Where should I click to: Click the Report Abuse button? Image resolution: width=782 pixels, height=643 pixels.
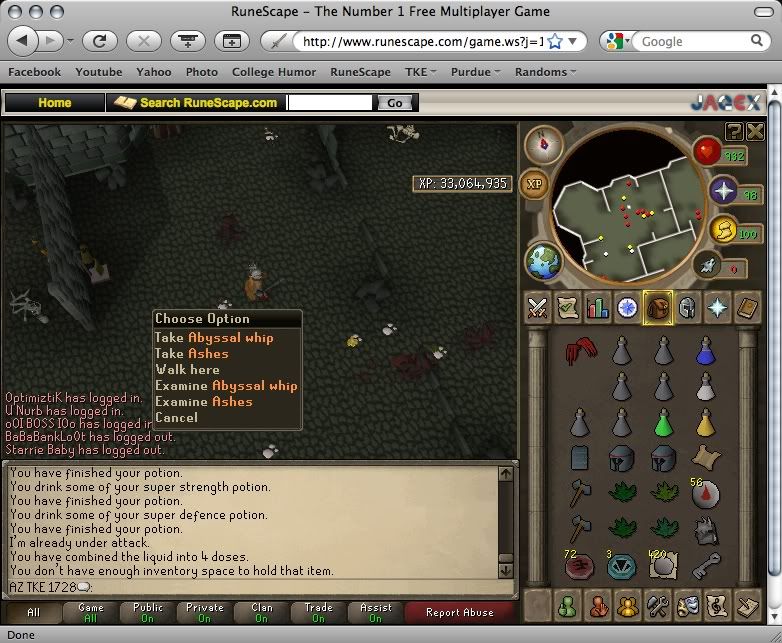[458, 612]
